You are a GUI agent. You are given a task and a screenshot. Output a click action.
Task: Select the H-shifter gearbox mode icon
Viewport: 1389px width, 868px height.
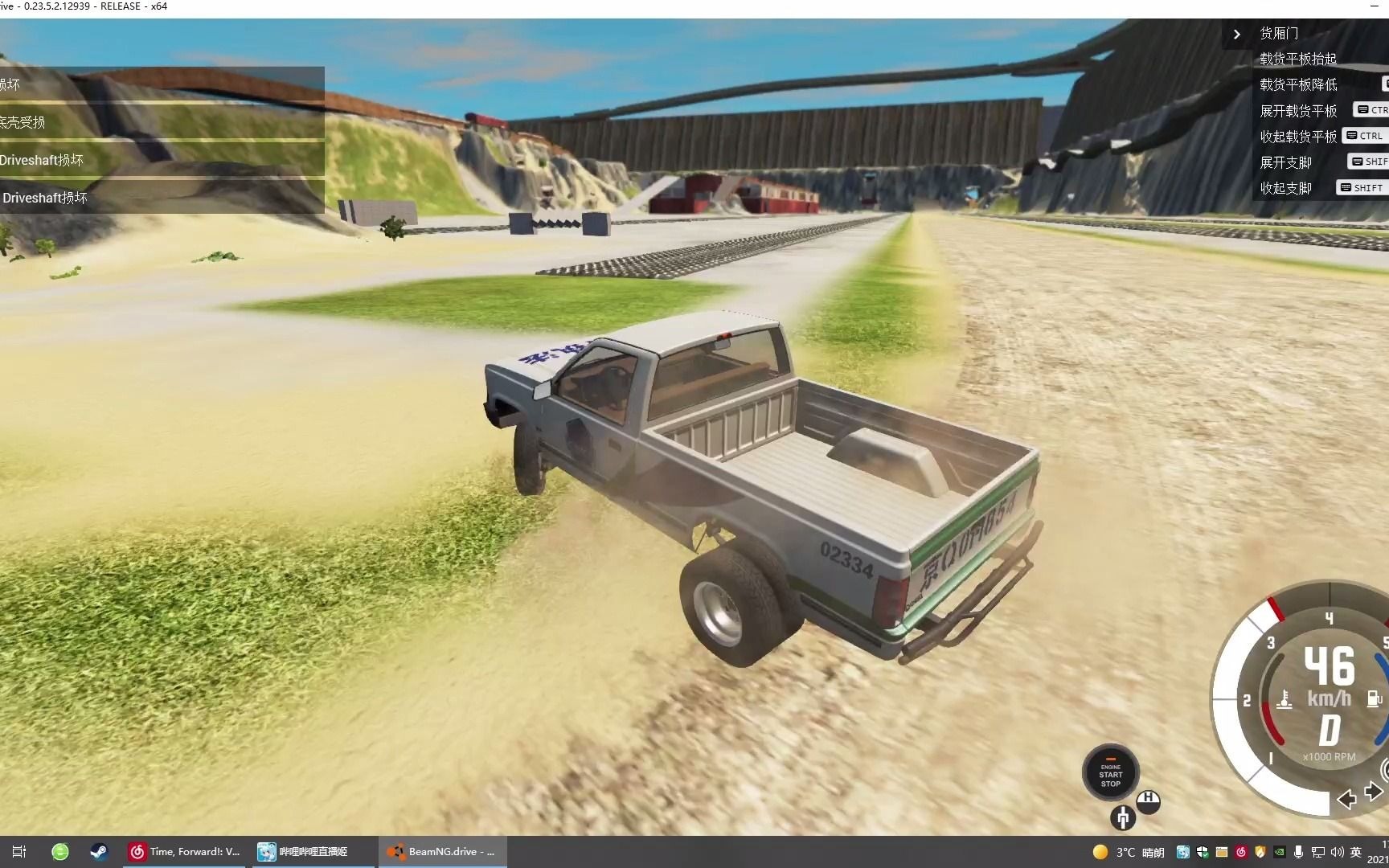click(x=1149, y=801)
